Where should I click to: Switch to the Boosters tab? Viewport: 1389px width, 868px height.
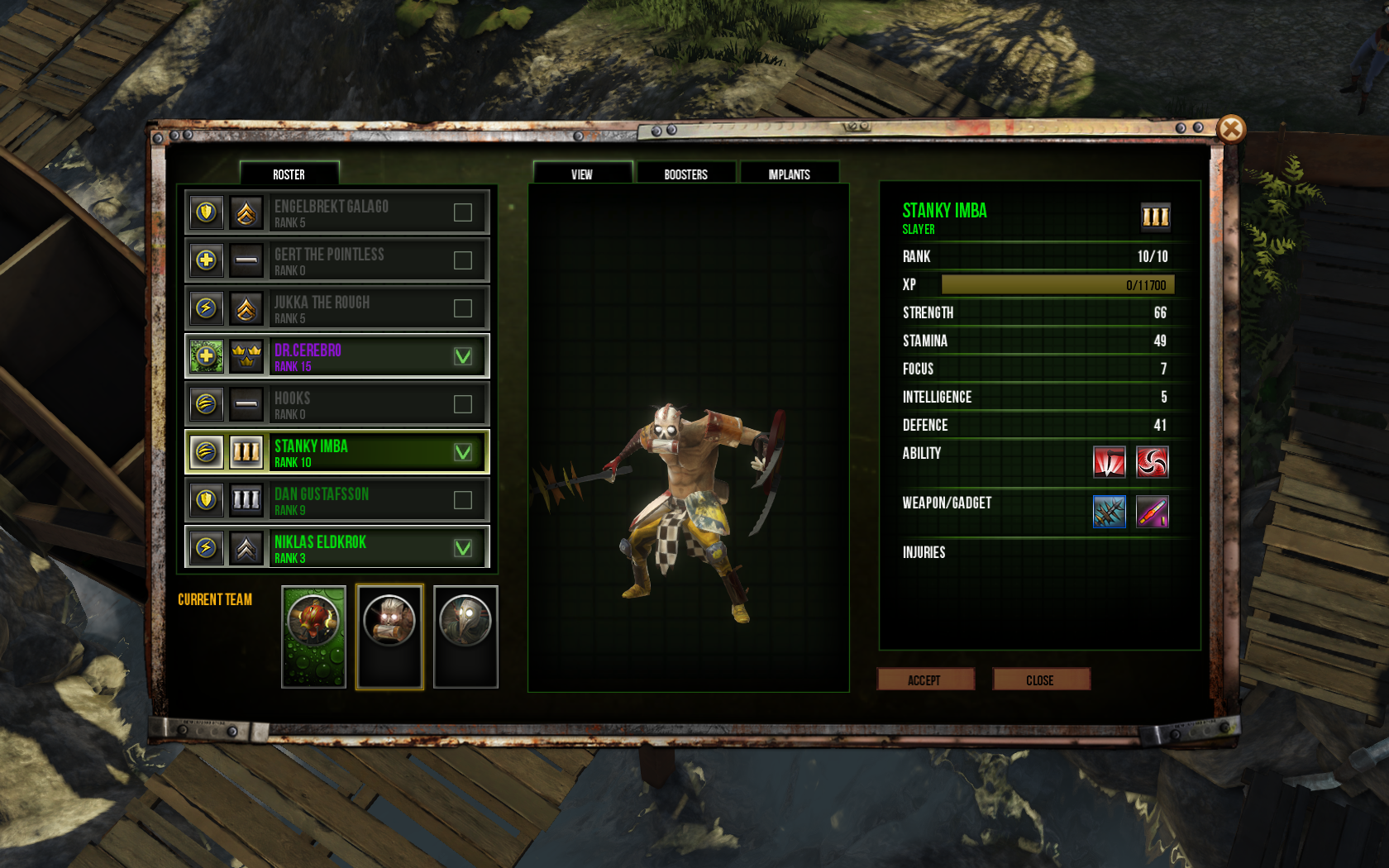click(x=685, y=174)
